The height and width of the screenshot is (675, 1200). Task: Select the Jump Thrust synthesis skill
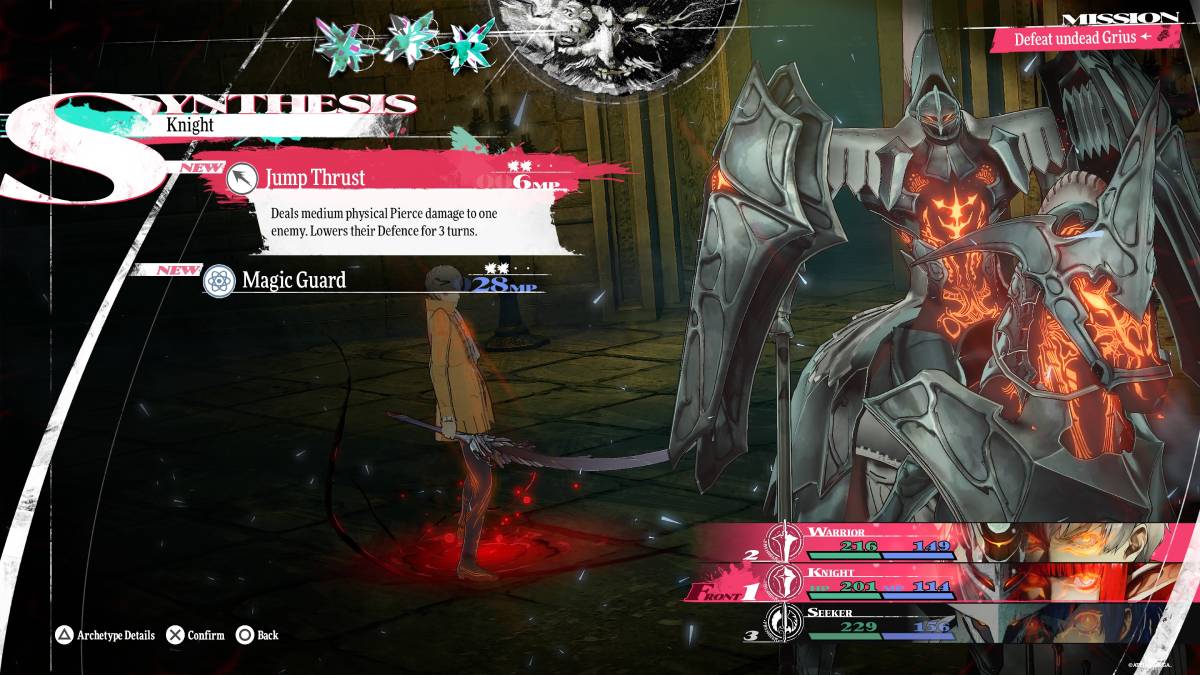pos(315,178)
